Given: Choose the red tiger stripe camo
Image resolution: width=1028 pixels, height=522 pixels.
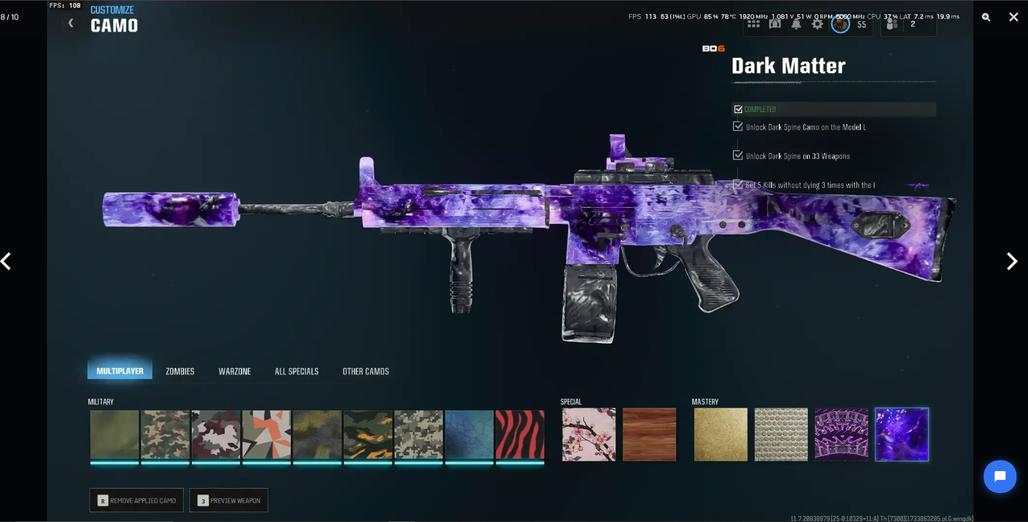Looking at the screenshot, I should (520, 434).
